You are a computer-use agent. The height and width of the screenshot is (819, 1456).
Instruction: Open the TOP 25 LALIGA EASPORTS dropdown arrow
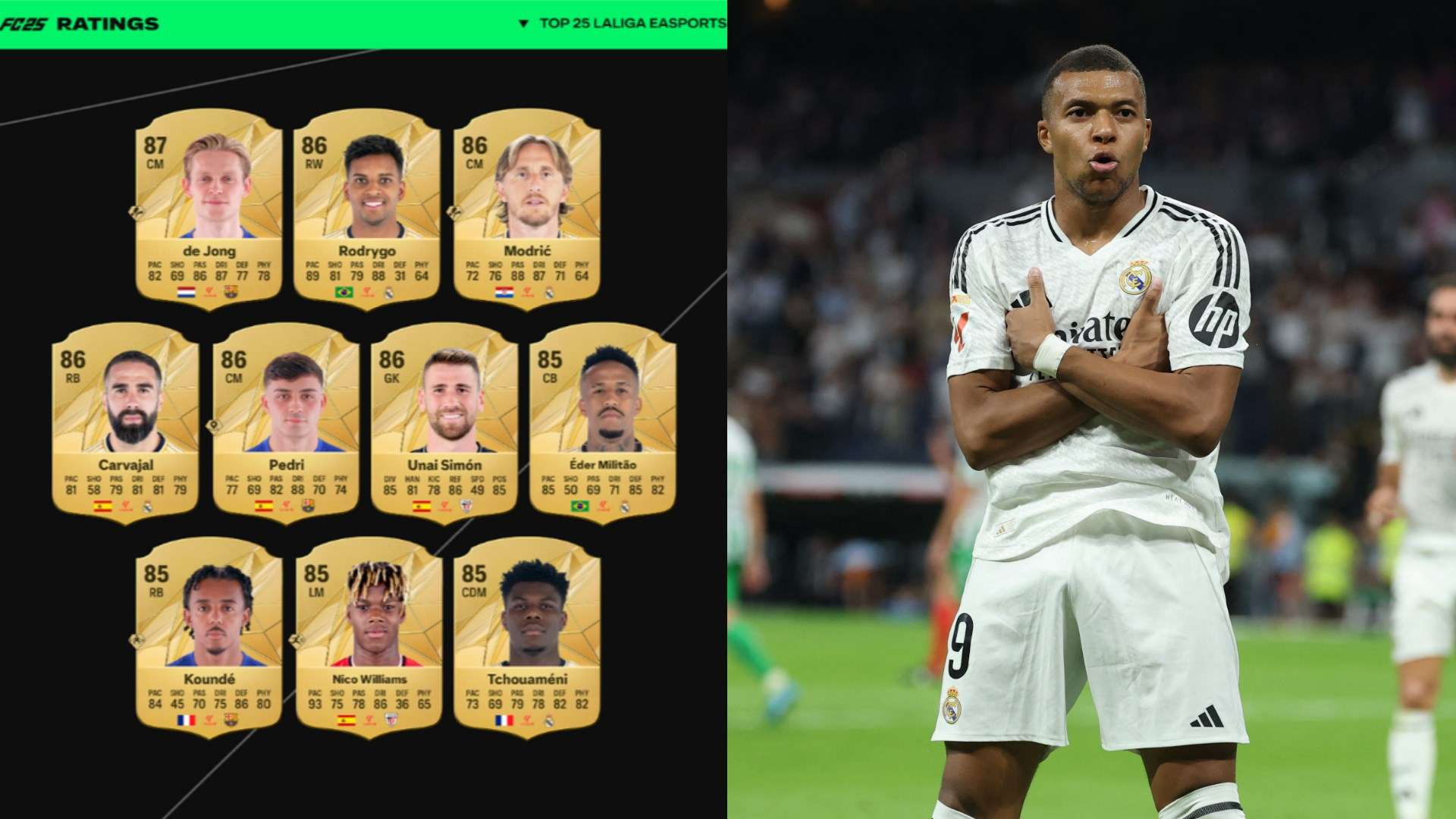(523, 21)
